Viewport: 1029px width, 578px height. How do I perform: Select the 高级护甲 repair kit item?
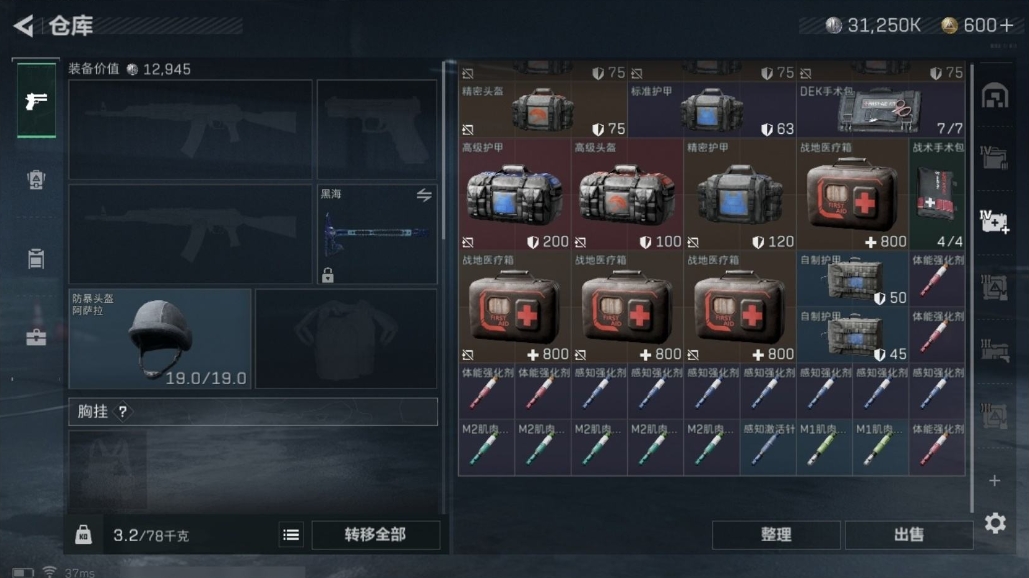(515, 194)
